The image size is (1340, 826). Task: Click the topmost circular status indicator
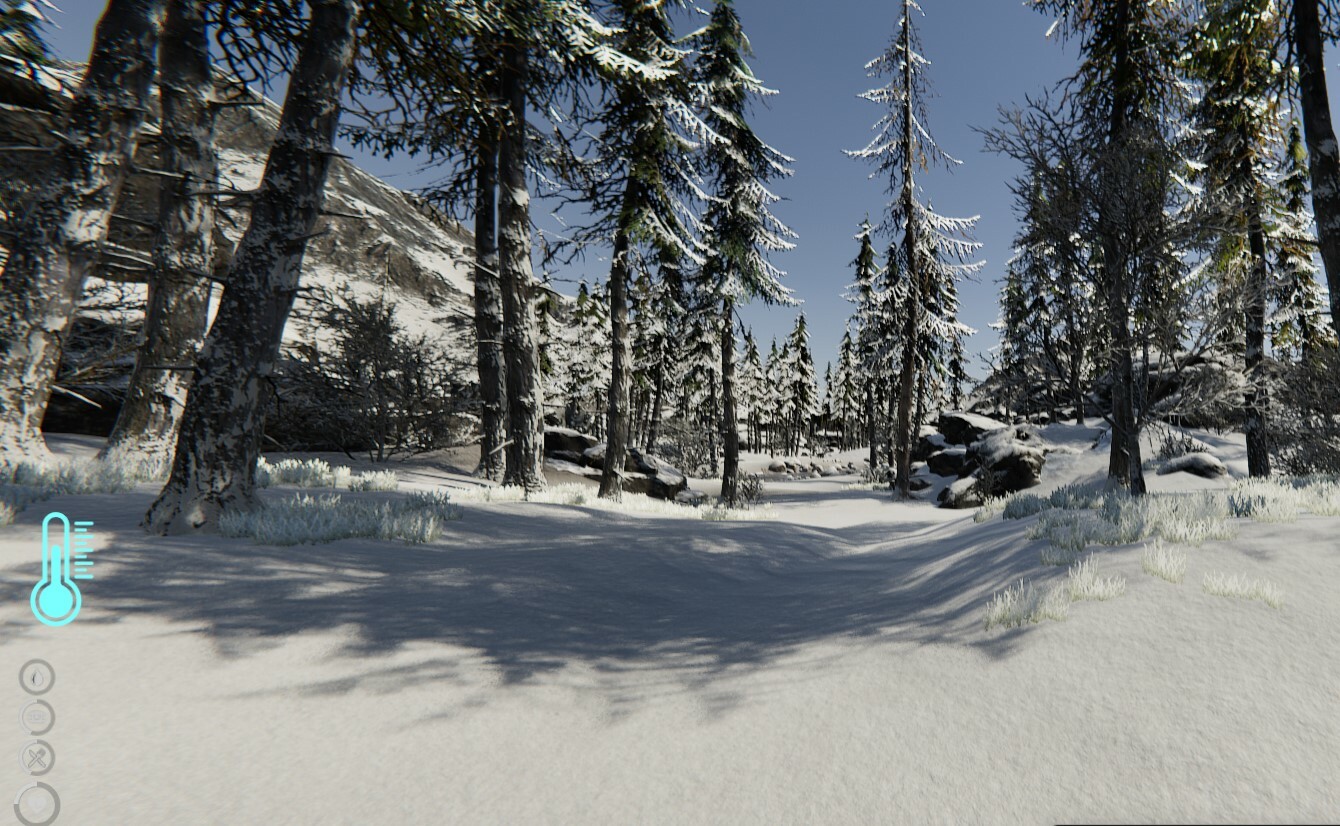point(36,677)
